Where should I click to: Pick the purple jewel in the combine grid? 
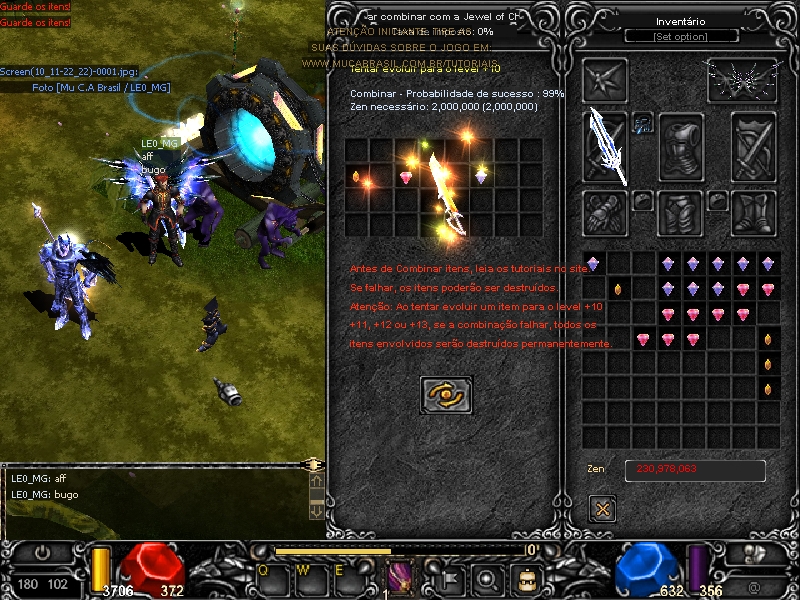tap(480, 177)
